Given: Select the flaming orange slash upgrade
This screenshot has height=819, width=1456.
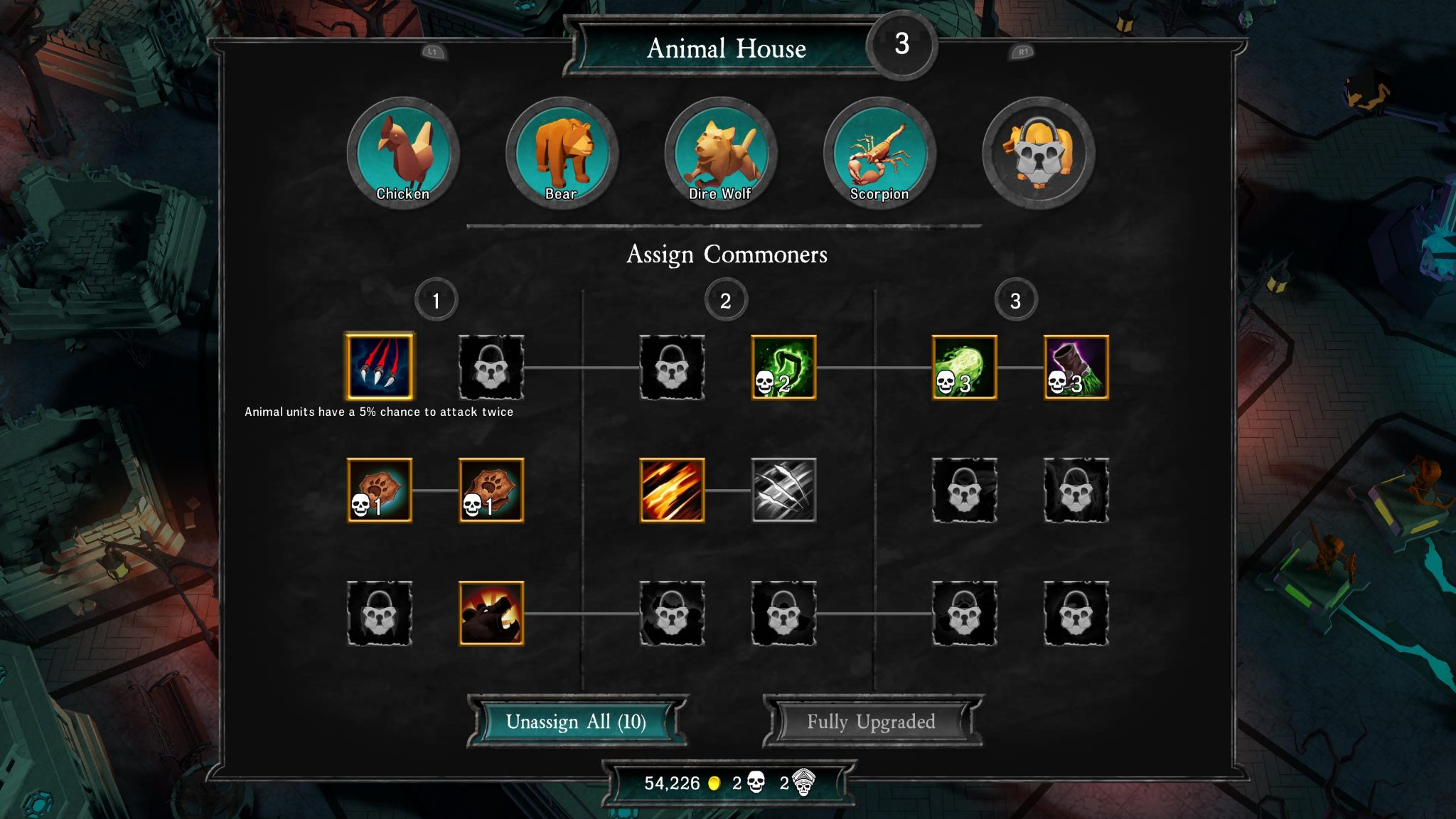Looking at the screenshot, I should click(672, 490).
